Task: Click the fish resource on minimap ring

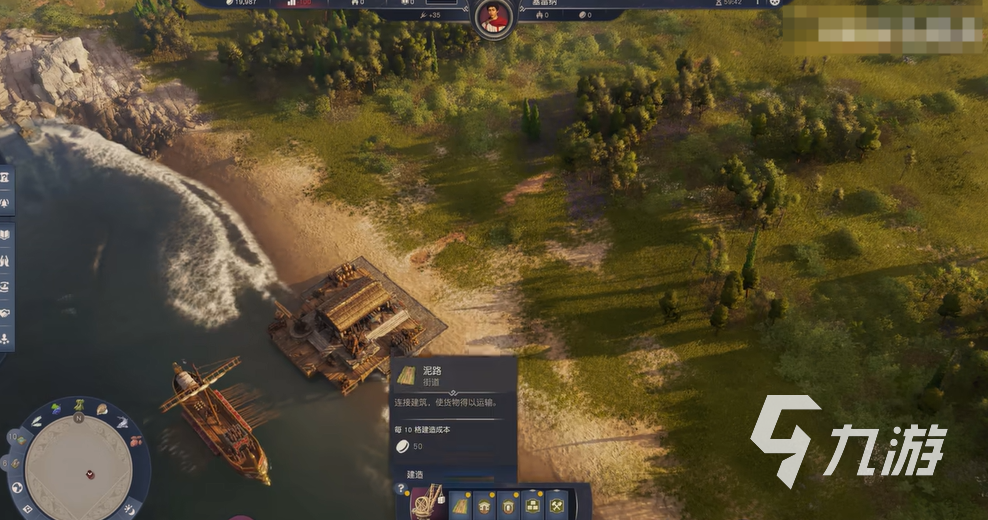Action: pyautogui.click(x=122, y=423)
